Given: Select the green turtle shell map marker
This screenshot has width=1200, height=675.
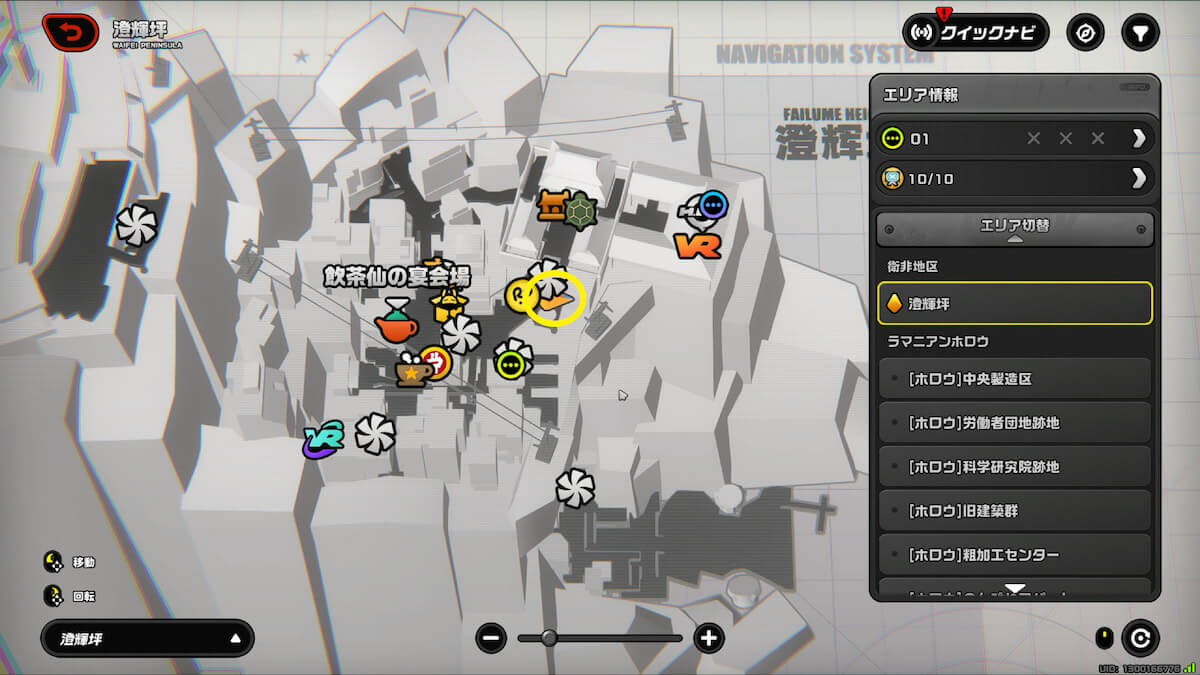Looking at the screenshot, I should point(577,210).
